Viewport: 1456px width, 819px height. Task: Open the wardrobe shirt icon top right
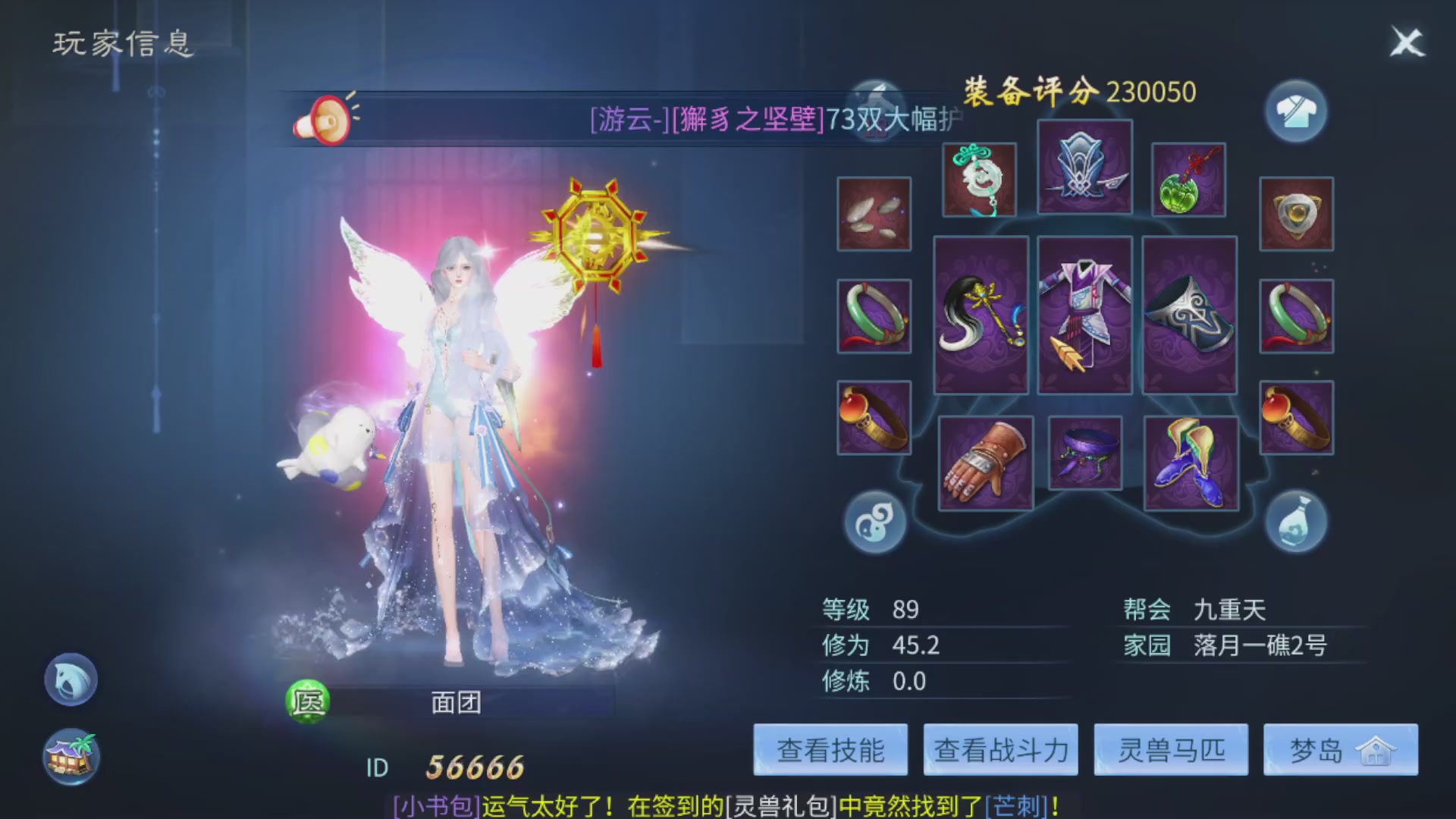(x=1297, y=111)
